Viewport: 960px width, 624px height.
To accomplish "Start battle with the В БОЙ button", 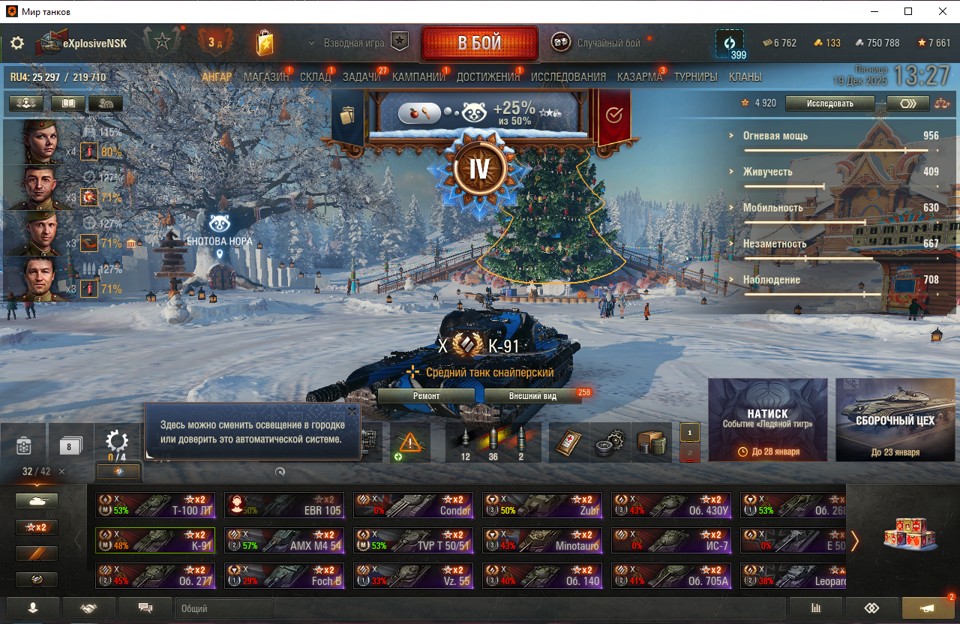I will coord(479,43).
